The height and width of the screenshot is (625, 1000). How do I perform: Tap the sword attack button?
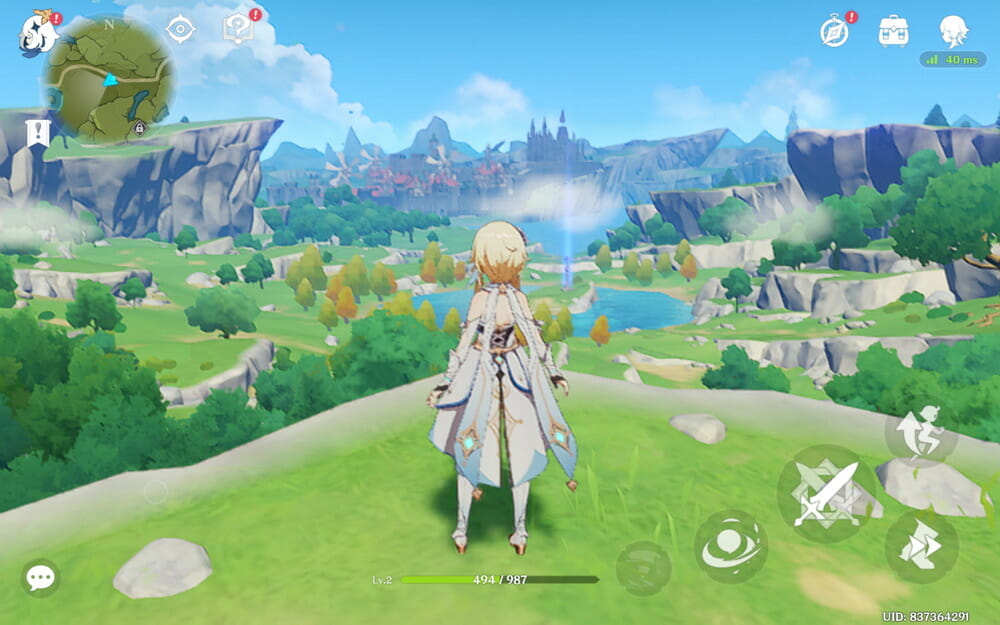[x=824, y=493]
